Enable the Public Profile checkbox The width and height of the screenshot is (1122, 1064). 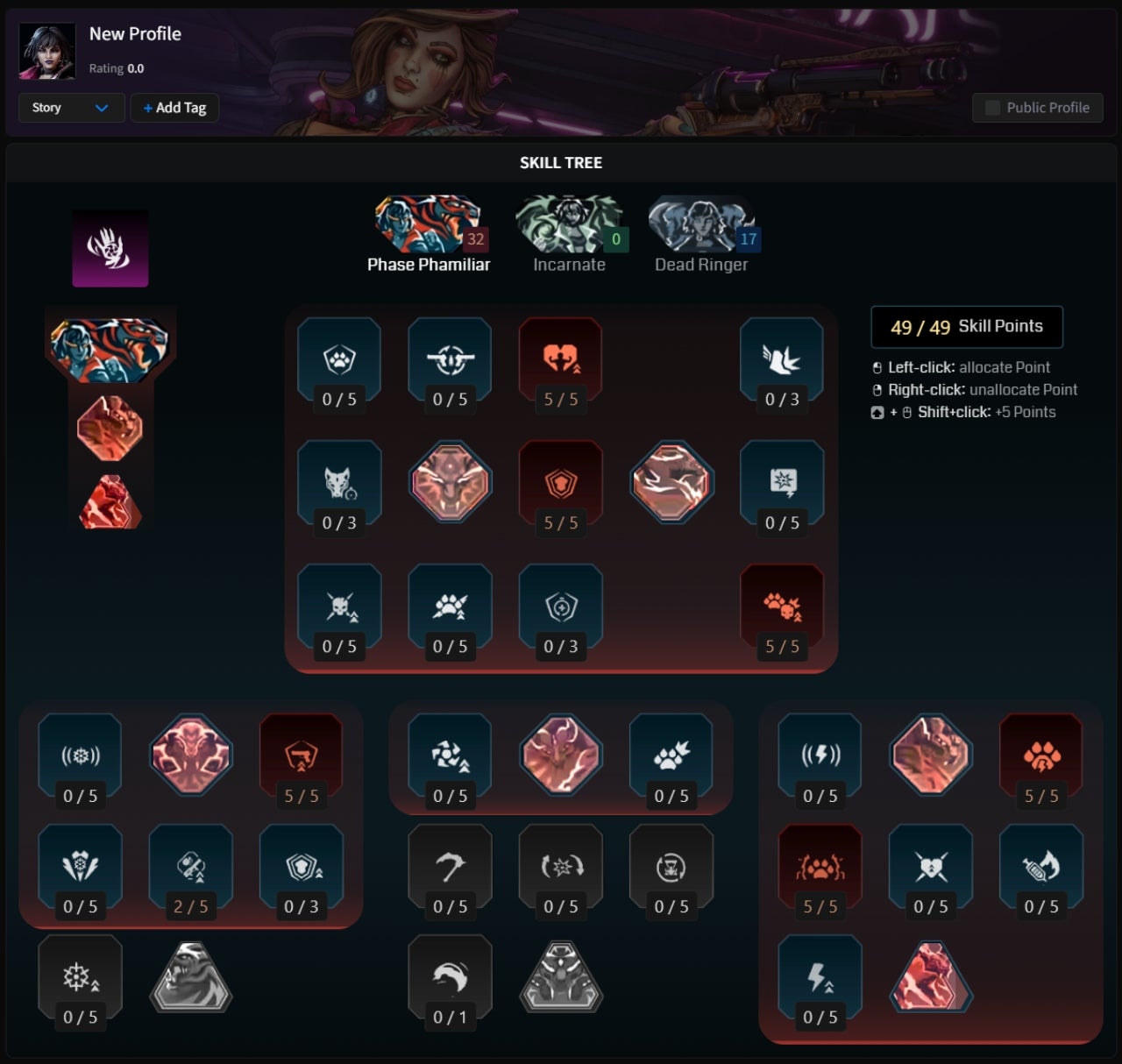(993, 107)
